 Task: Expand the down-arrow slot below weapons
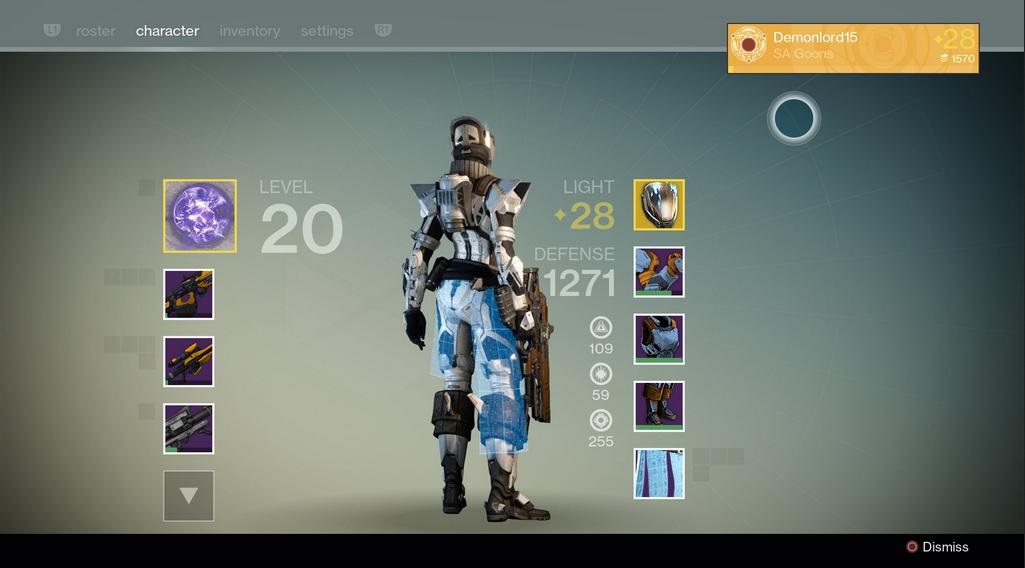[x=189, y=496]
